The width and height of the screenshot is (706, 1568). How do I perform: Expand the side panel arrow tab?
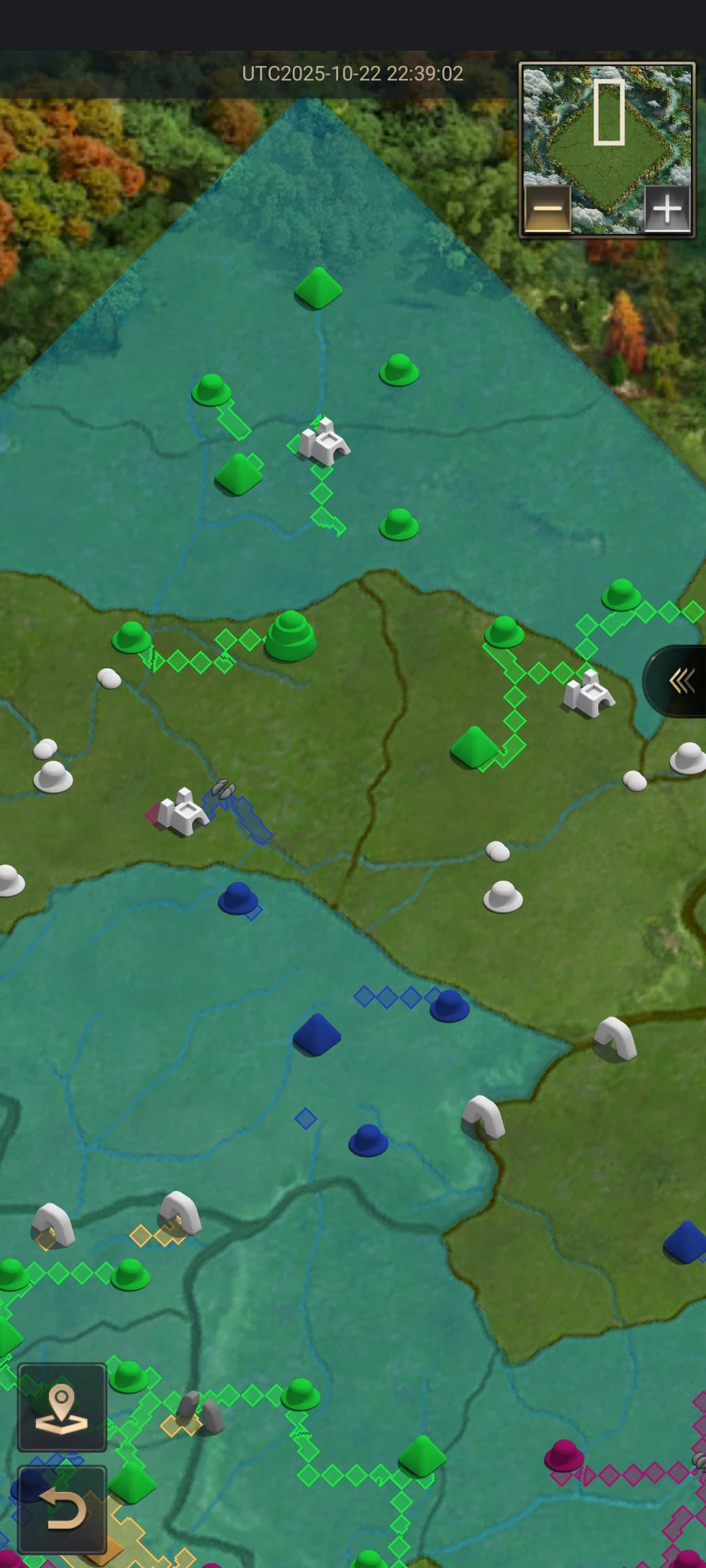coord(680,681)
